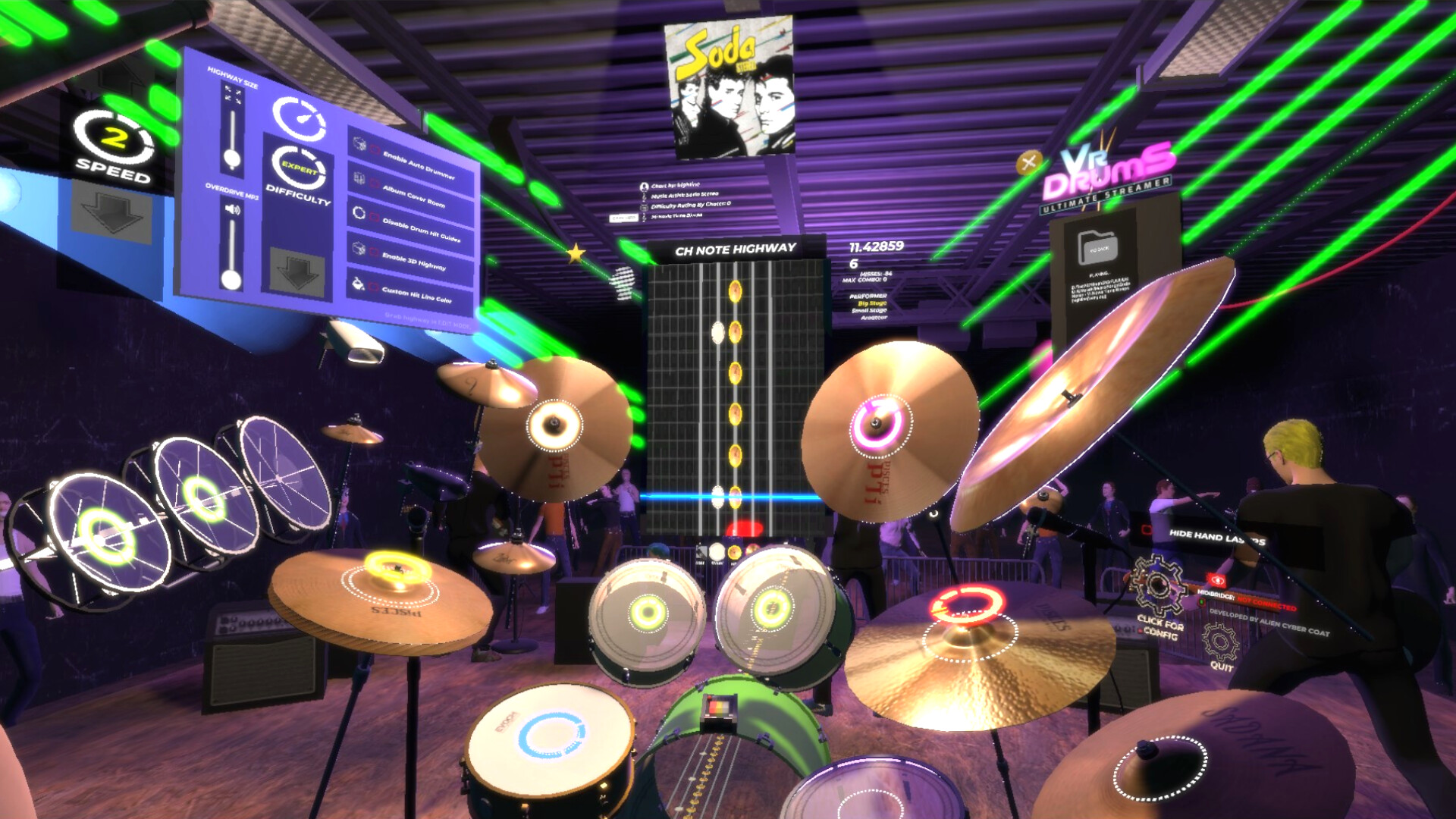Click the cube icon next to Album Cover Room
The width and height of the screenshot is (1456, 819).
pos(359,178)
